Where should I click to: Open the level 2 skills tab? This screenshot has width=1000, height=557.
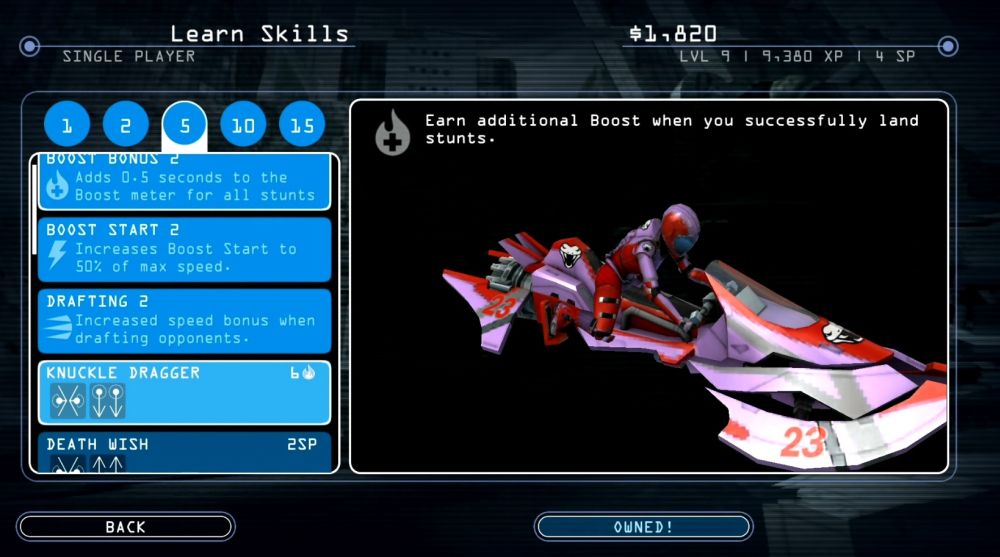tap(126, 126)
